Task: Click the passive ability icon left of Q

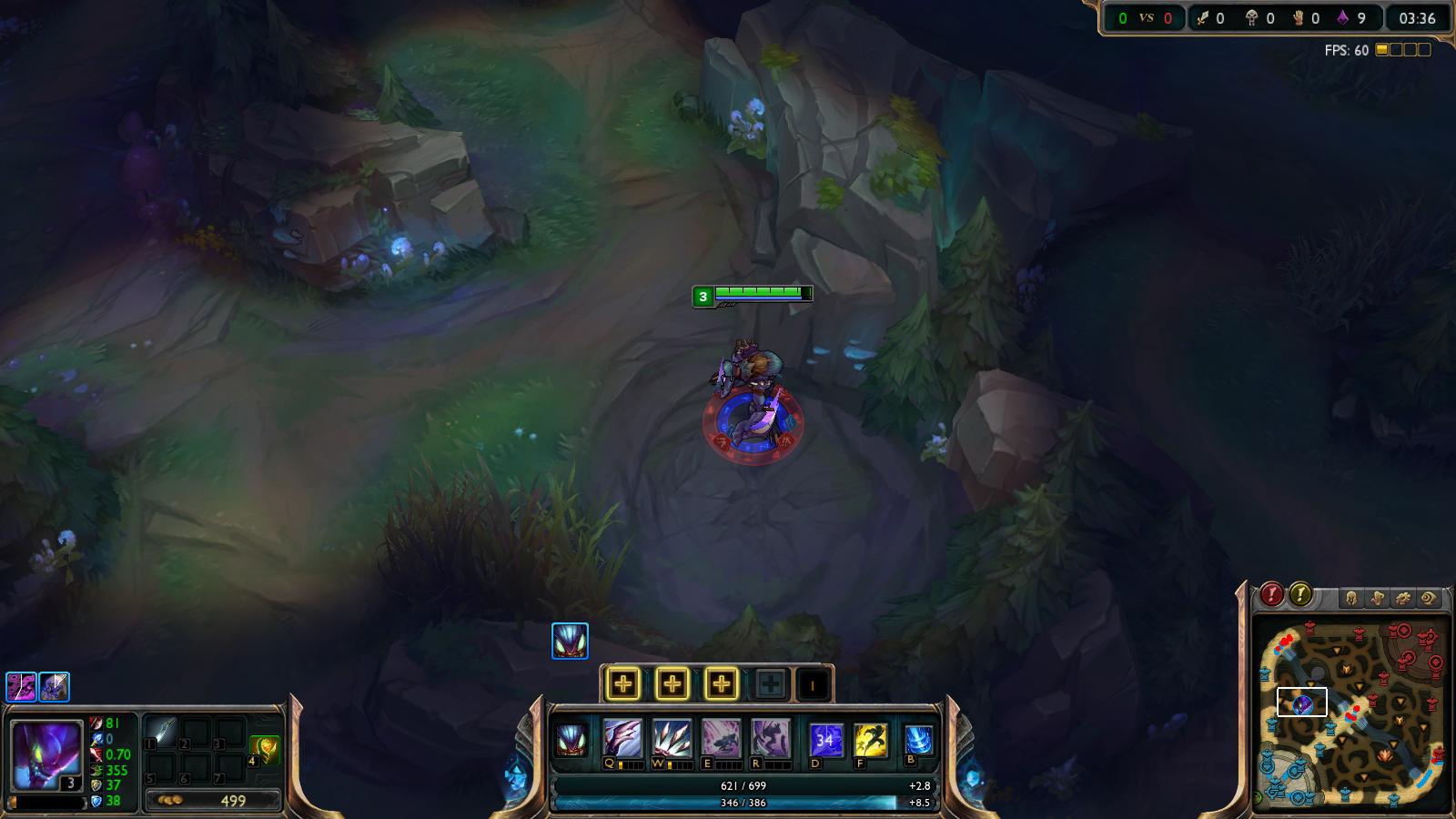Action: (571, 737)
